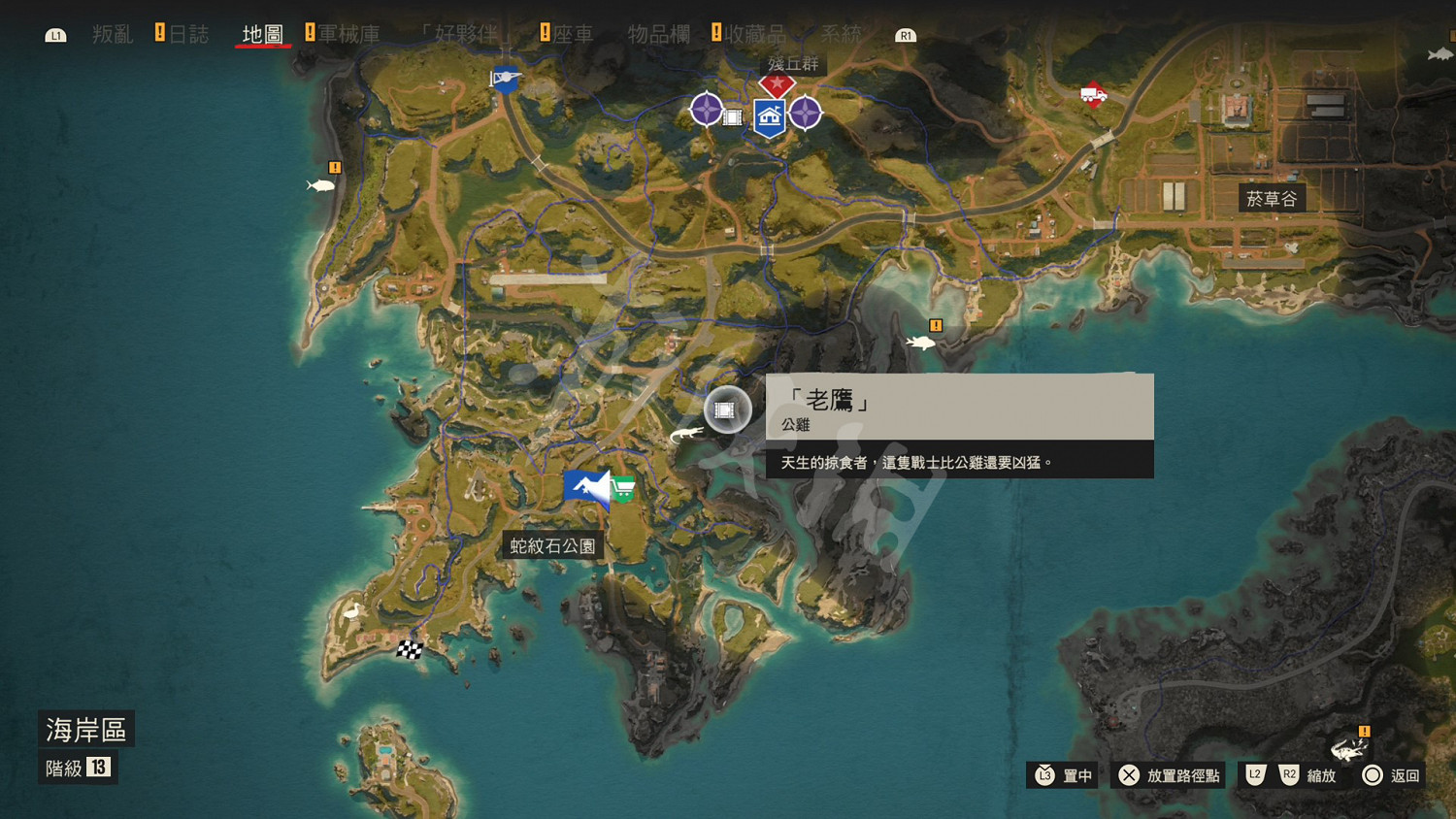Click the left purple compass fast-travel icon
Screen dimensions: 1456x819
click(x=706, y=110)
